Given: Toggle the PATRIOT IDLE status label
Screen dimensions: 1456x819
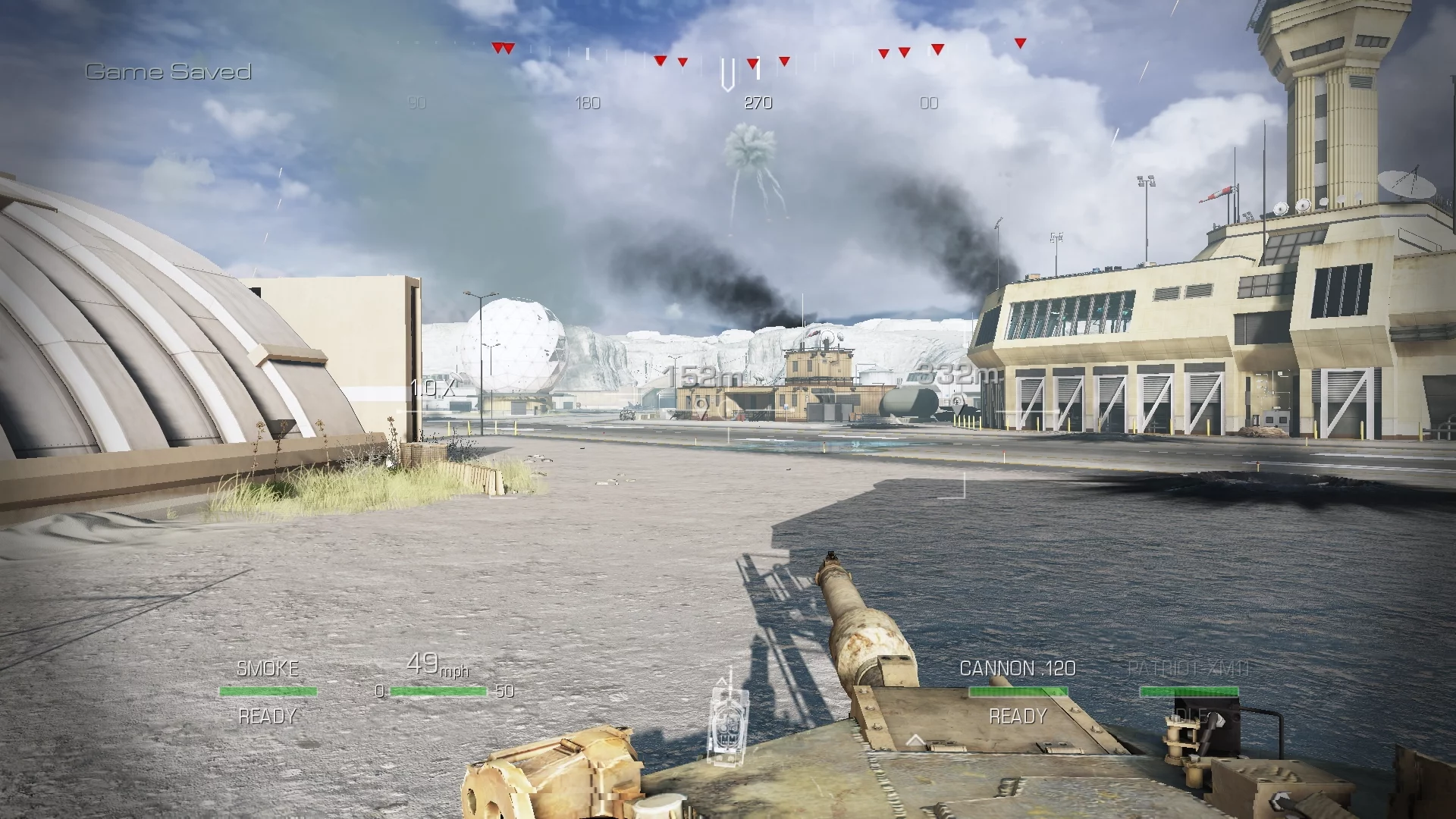Looking at the screenshot, I should (x=1191, y=714).
